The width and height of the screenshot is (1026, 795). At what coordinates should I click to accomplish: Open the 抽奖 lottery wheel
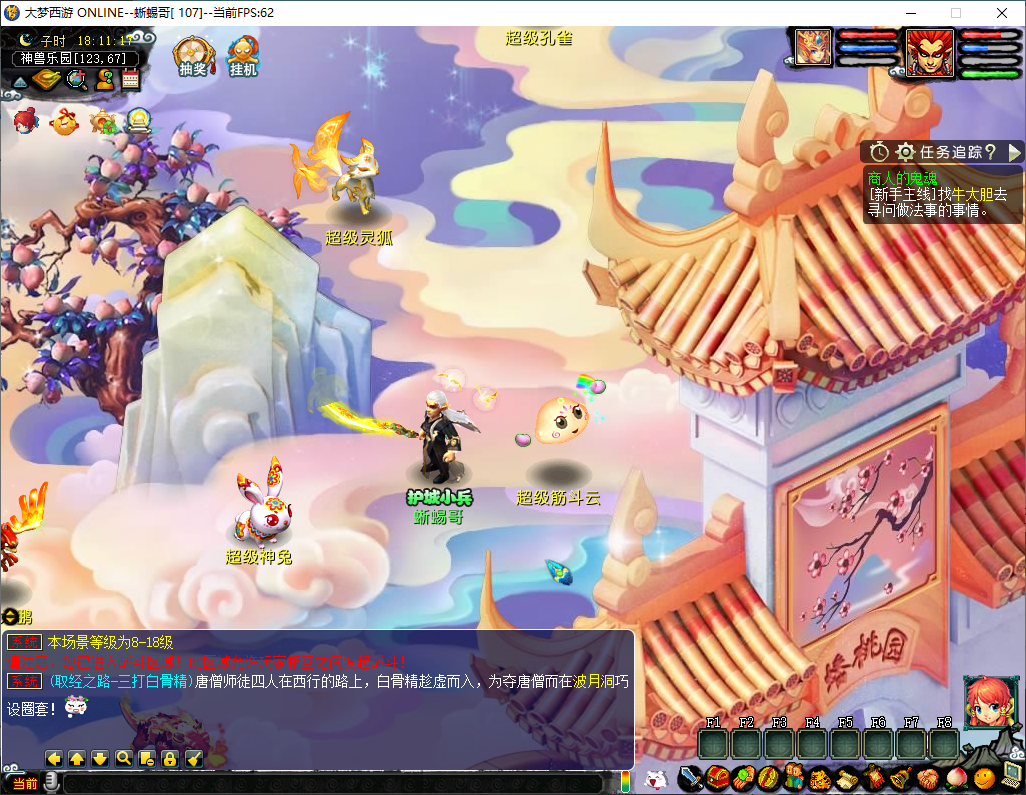(193, 56)
